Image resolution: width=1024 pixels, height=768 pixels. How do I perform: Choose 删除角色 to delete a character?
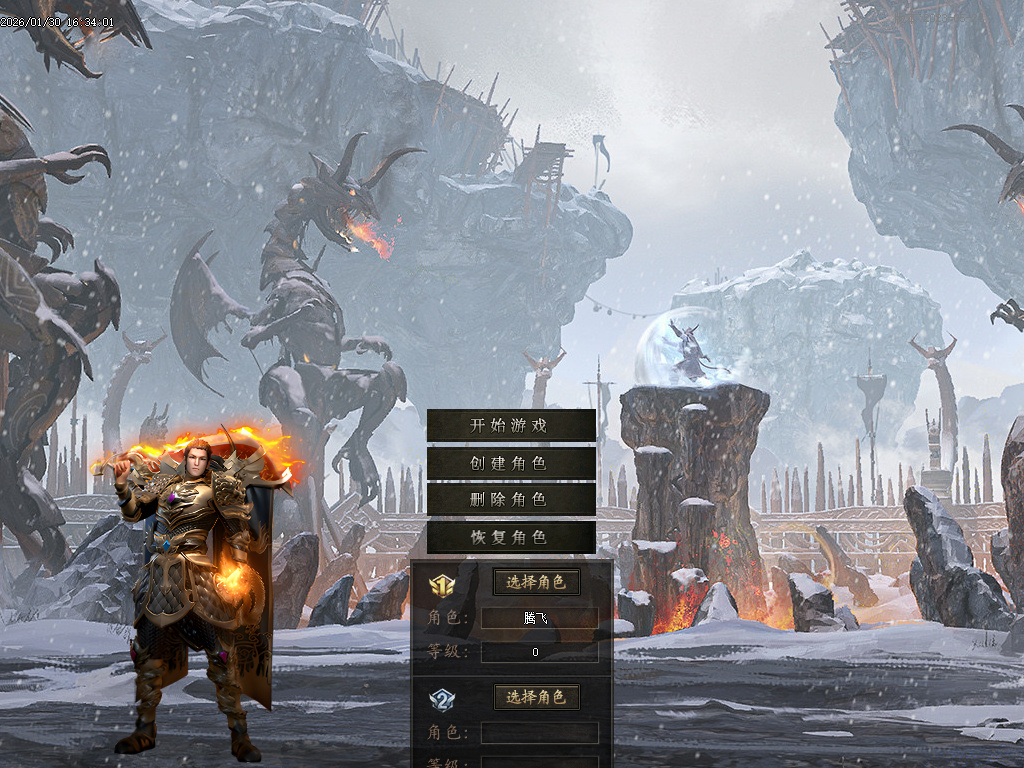tap(510, 500)
